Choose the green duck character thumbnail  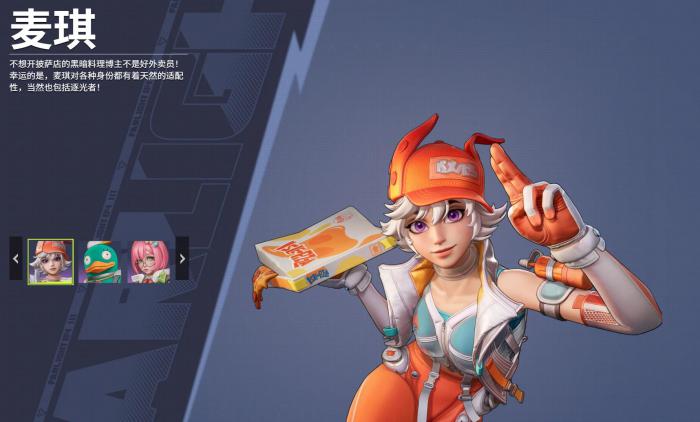[x=100, y=261]
